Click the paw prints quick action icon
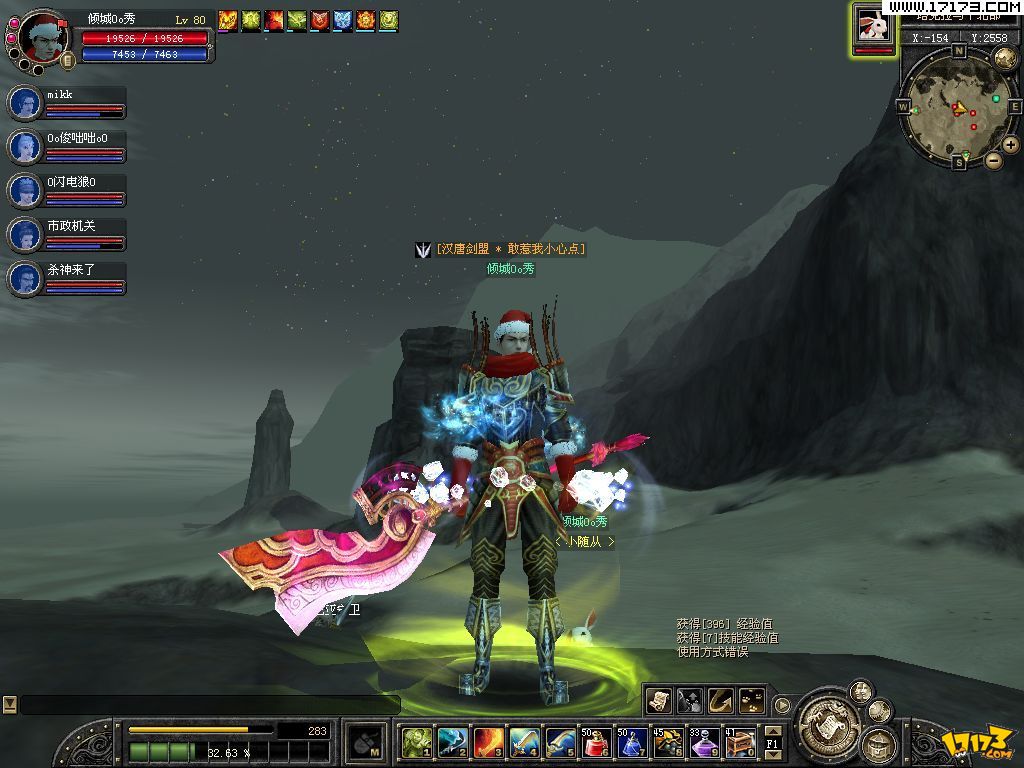This screenshot has height=768, width=1024. (x=751, y=701)
